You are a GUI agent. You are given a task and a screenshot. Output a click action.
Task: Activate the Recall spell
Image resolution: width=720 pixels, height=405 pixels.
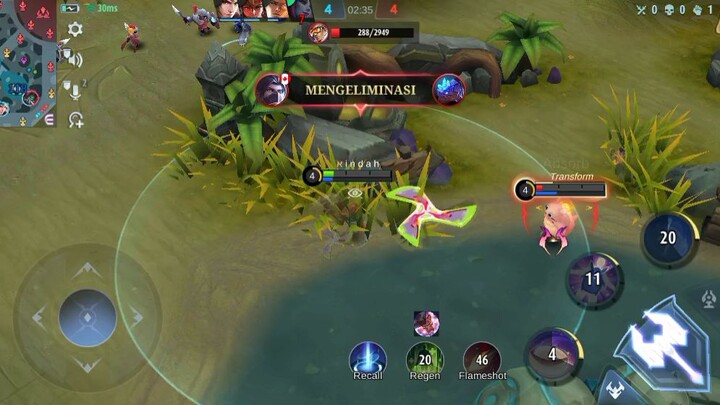(x=368, y=358)
